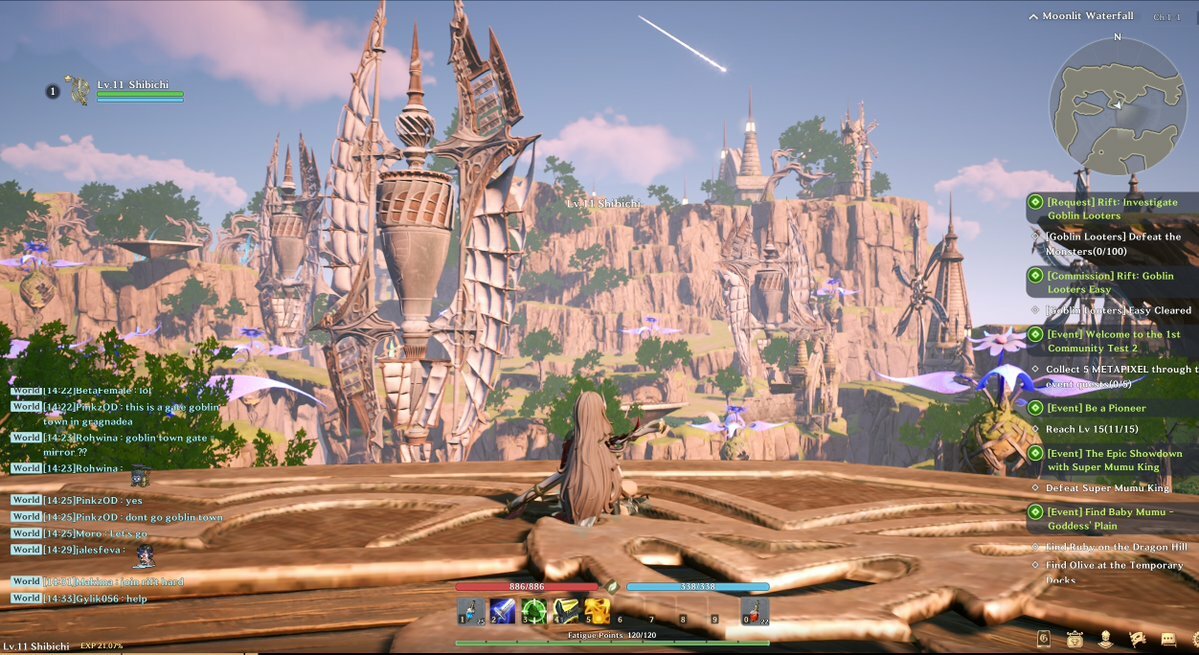The image size is (1199, 655).
Task: Open the character bust icon
Action: pyautogui.click(x=1106, y=638)
